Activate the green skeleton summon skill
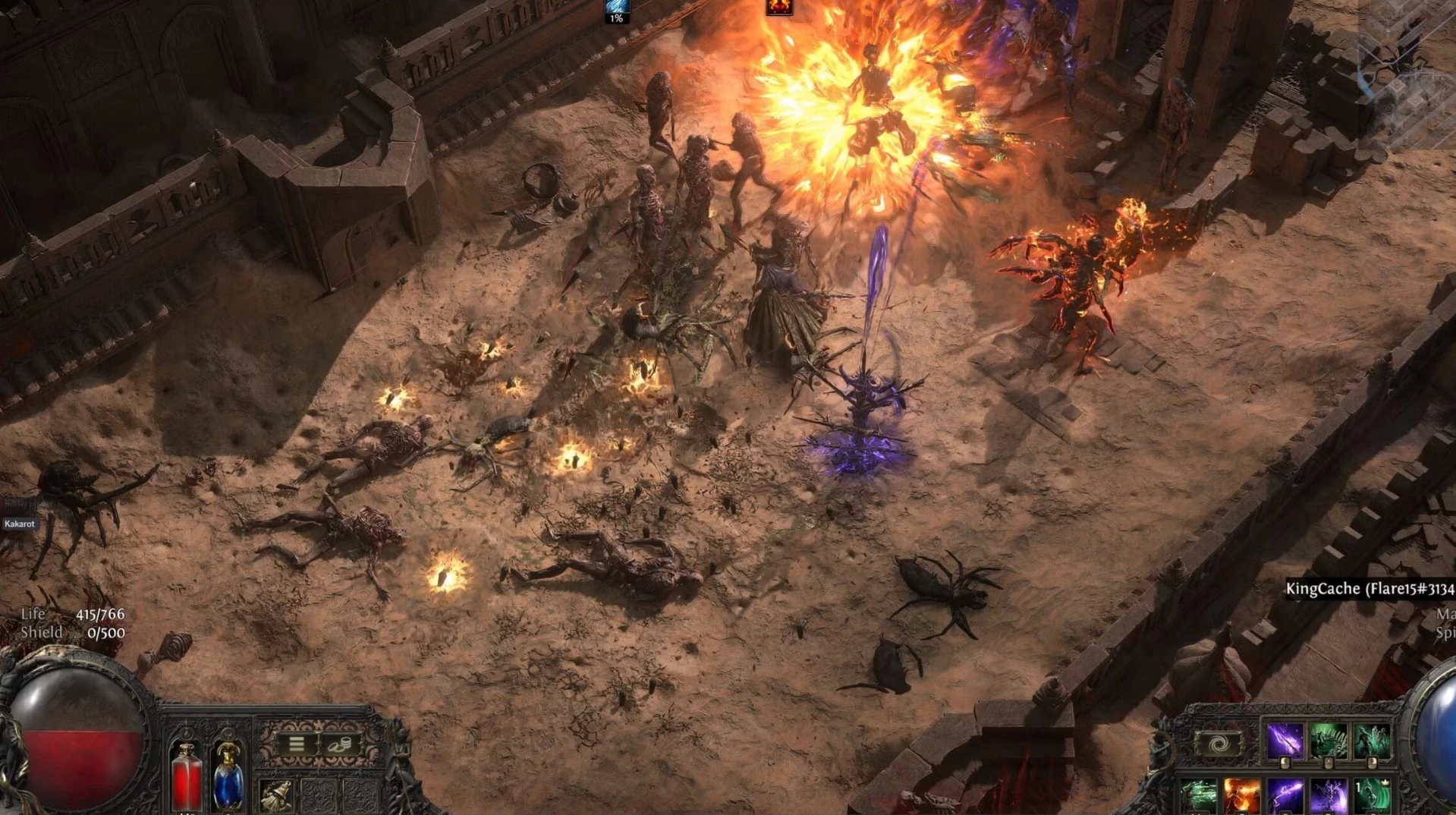 tap(1373, 741)
